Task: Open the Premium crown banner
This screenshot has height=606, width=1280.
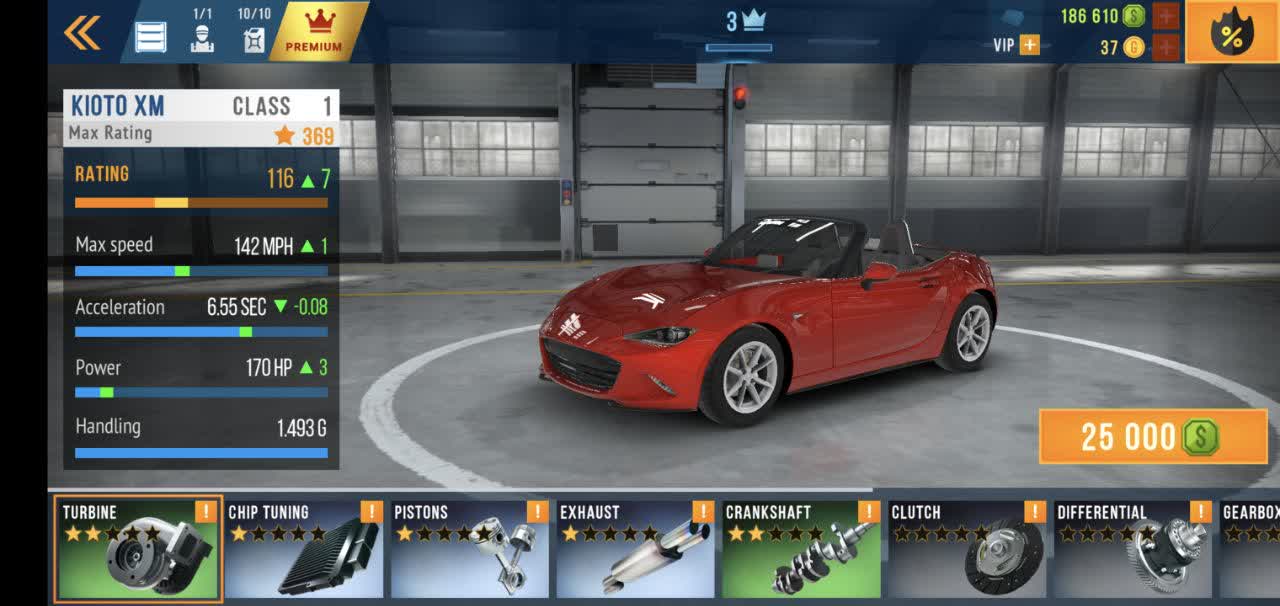Action: click(x=314, y=32)
